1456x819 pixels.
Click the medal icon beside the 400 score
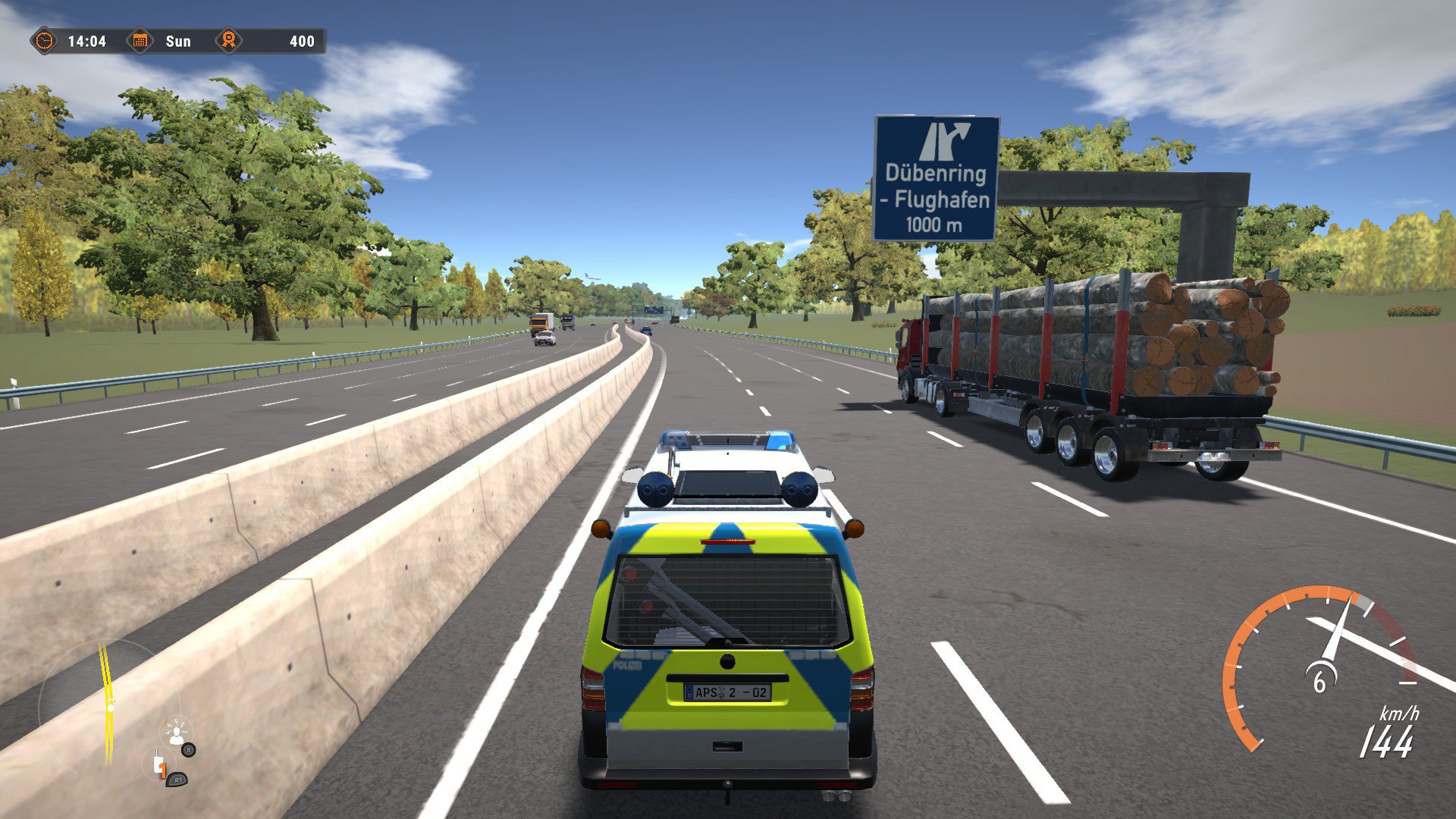click(x=229, y=40)
